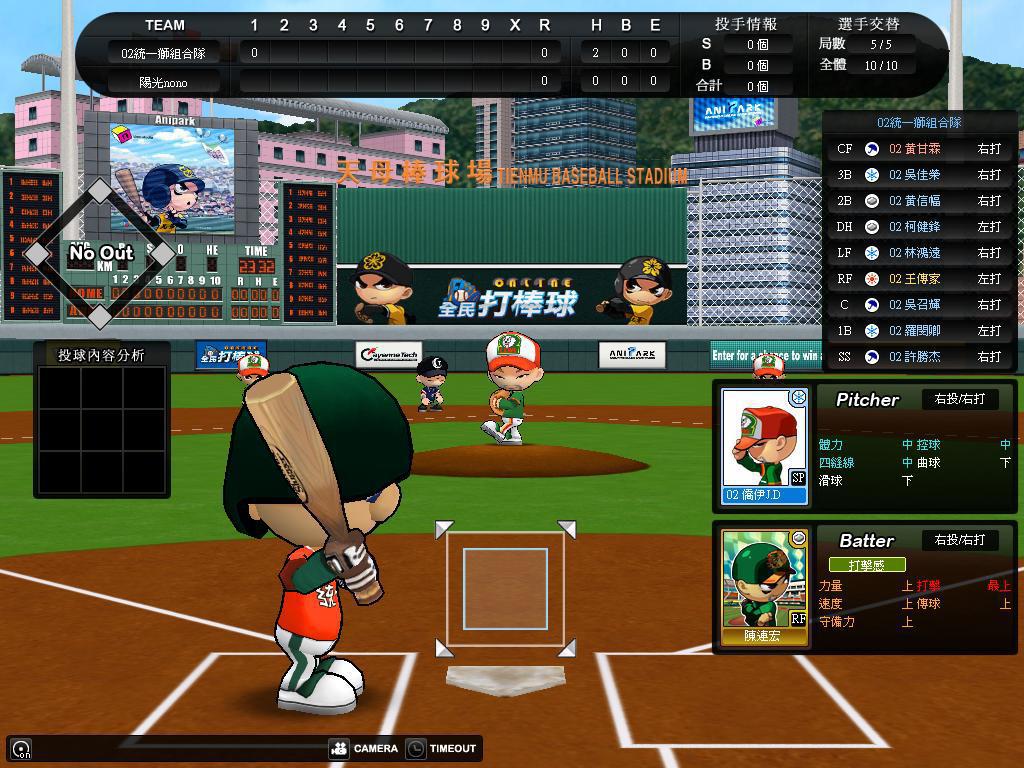Click the strike zone target box
Image resolution: width=1024 pixels, height=768 pixels.
coord(505,589)
